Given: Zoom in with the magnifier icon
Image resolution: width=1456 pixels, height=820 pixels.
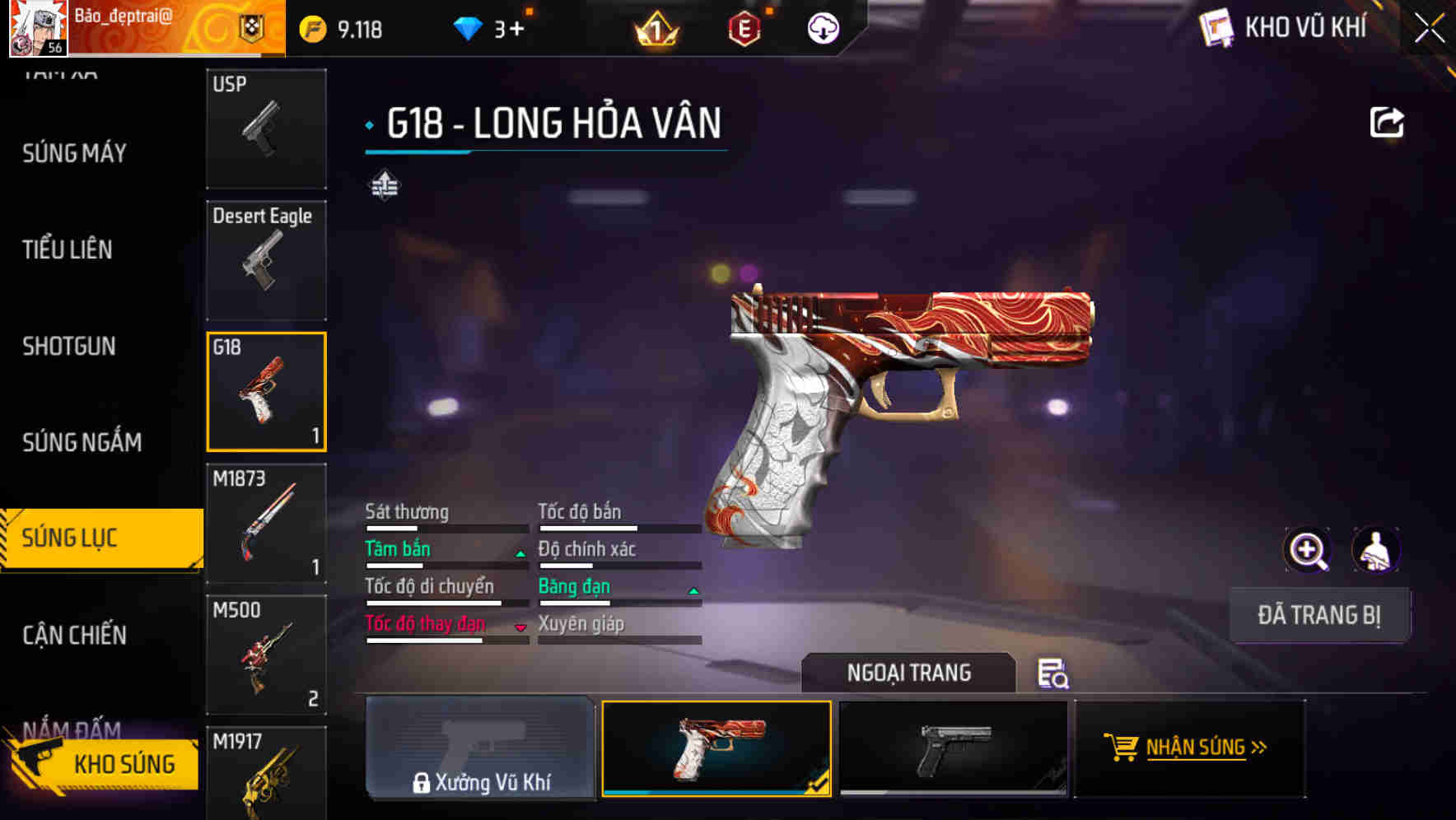Looking at the screenshot, I should [x=1307, y=550].
